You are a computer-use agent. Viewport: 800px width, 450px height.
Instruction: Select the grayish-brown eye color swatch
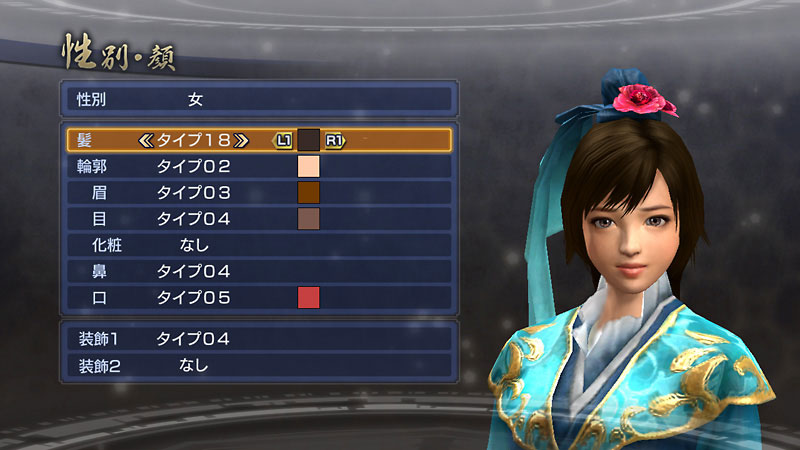pyautogui.click(x=308, y=218)
